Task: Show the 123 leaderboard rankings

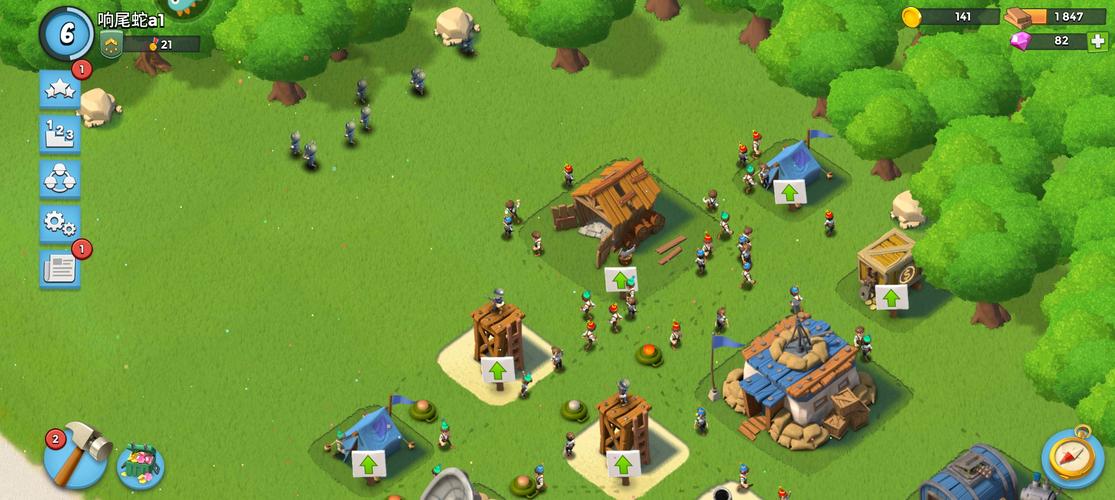Action: click(x=60, y=134)
